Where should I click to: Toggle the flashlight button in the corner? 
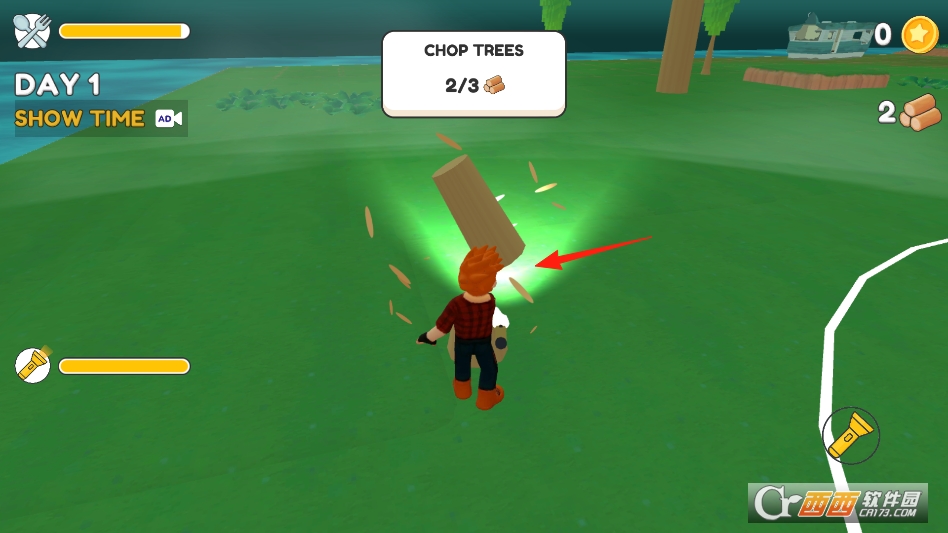[850, 435]
